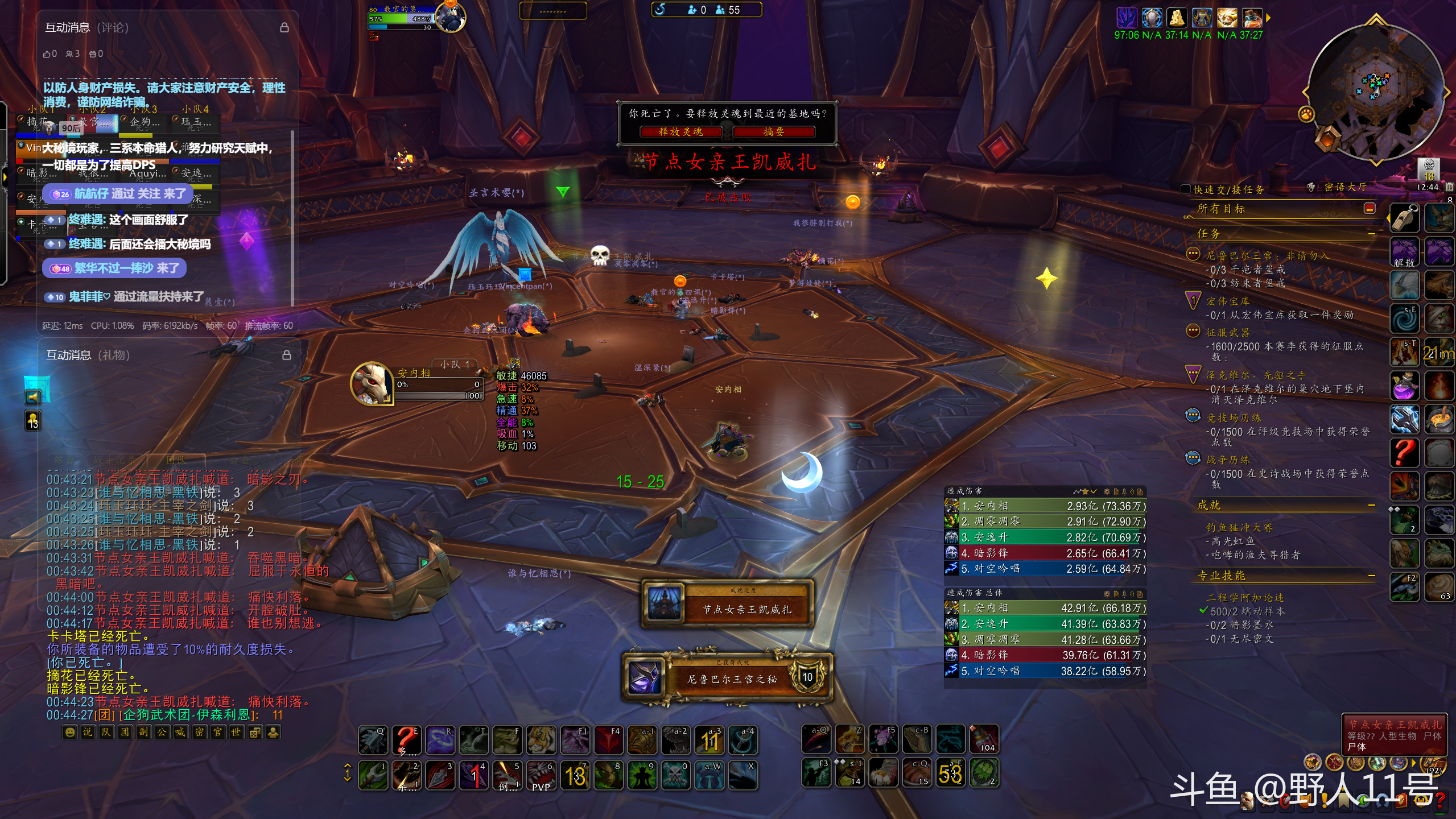Viewport: 1456px width, 819px height.
Task: Open the 摘要 summary from the death popup
Action: 774,132
